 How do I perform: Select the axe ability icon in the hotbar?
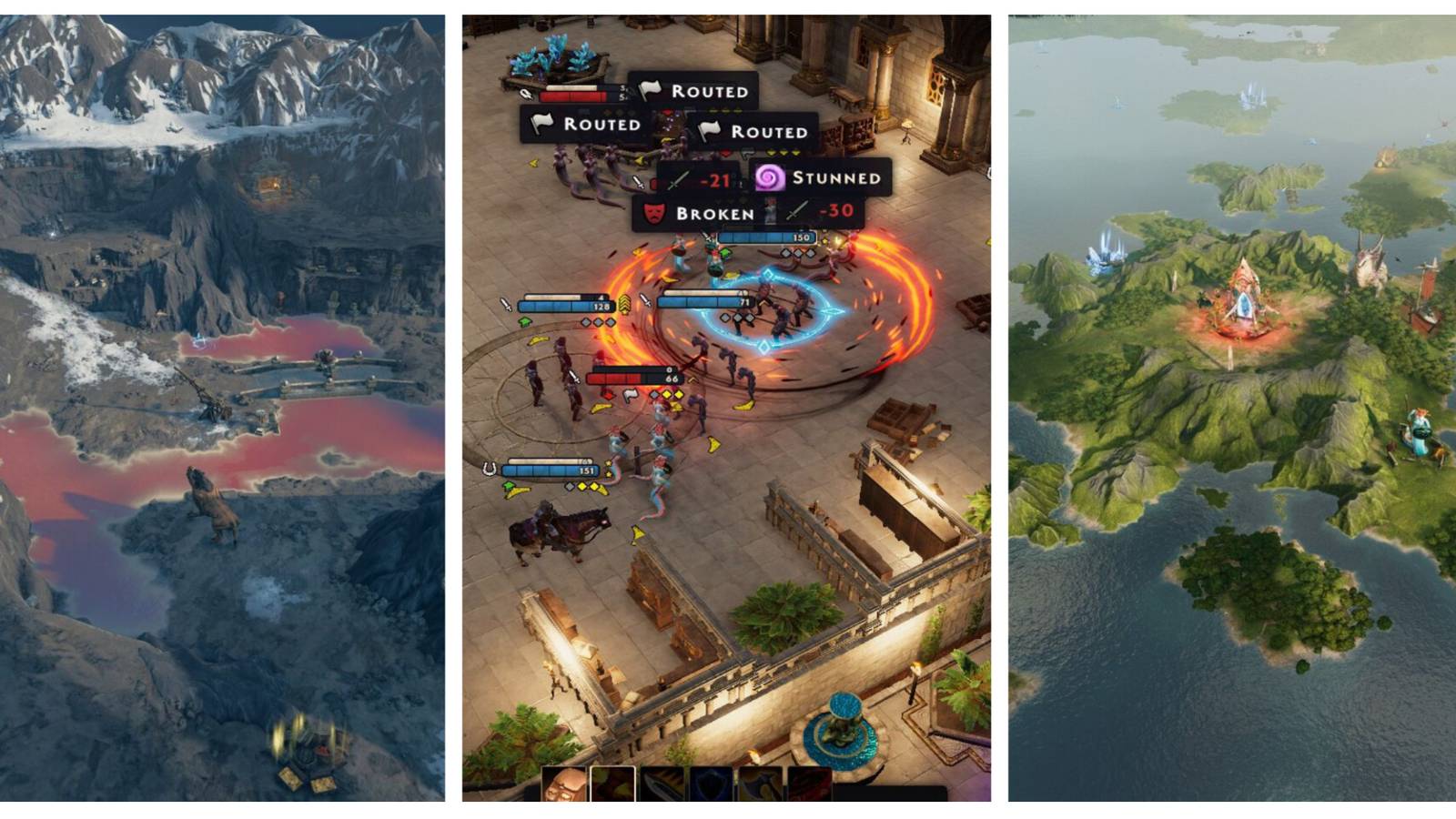[x=761, y=784]
